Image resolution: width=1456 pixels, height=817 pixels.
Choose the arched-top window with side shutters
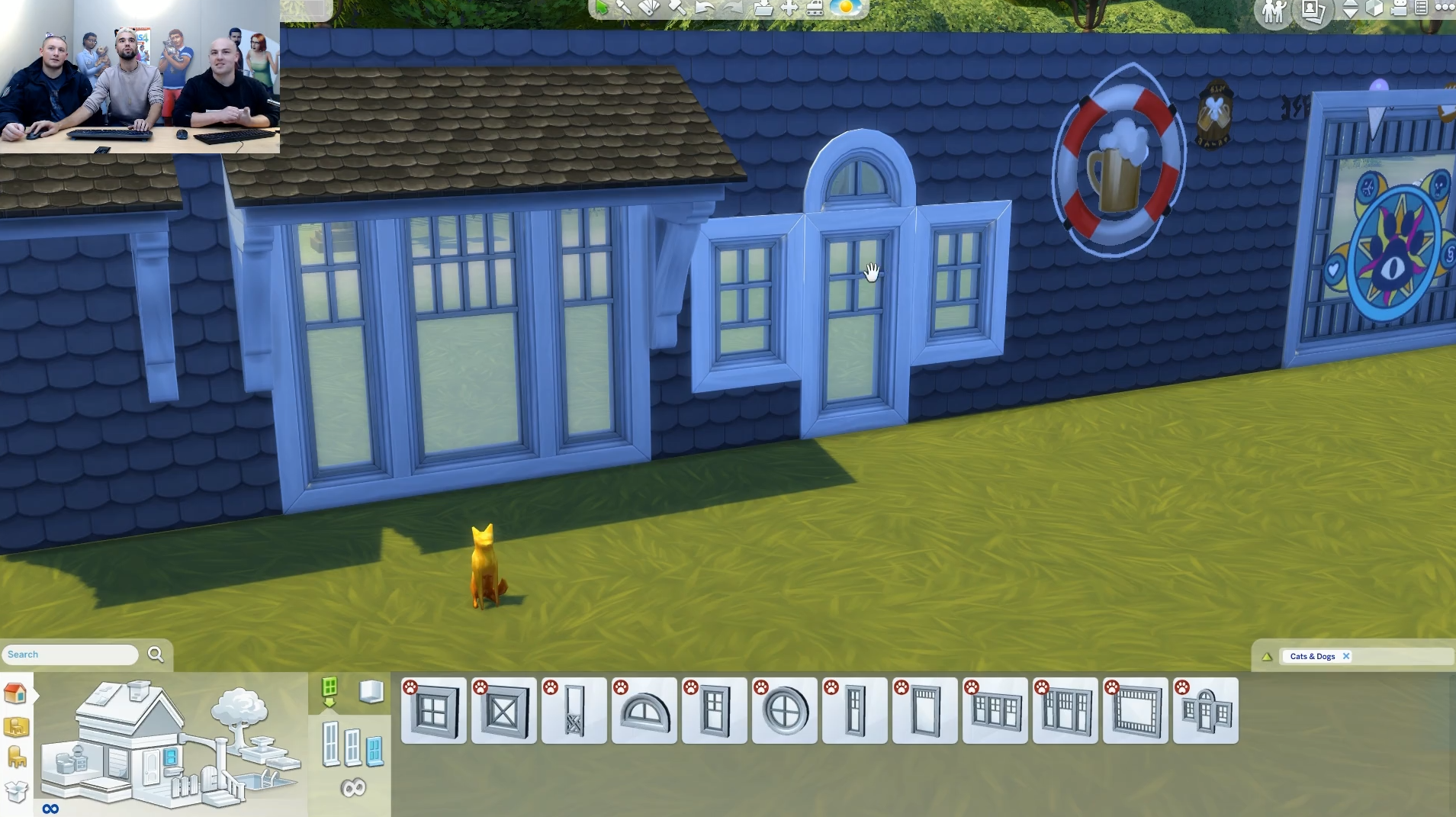pyautogui.click(x=1206, y=711)
